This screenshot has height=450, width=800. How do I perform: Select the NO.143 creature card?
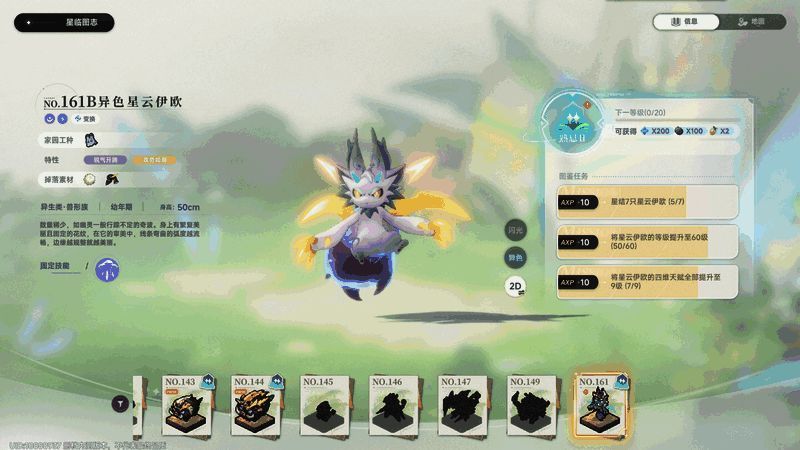click(190, 405)
